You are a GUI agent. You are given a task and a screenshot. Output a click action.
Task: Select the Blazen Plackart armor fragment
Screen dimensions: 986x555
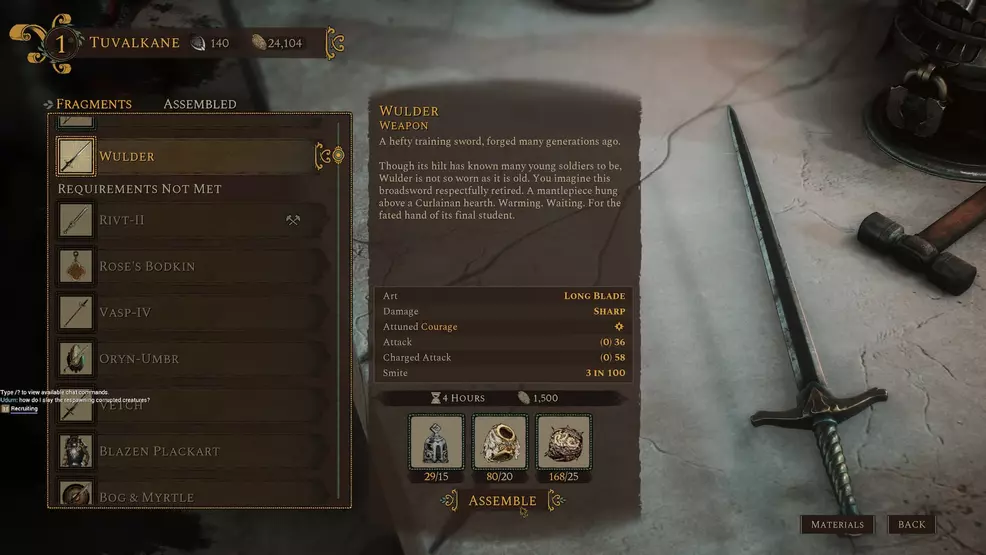coord(190,451)
